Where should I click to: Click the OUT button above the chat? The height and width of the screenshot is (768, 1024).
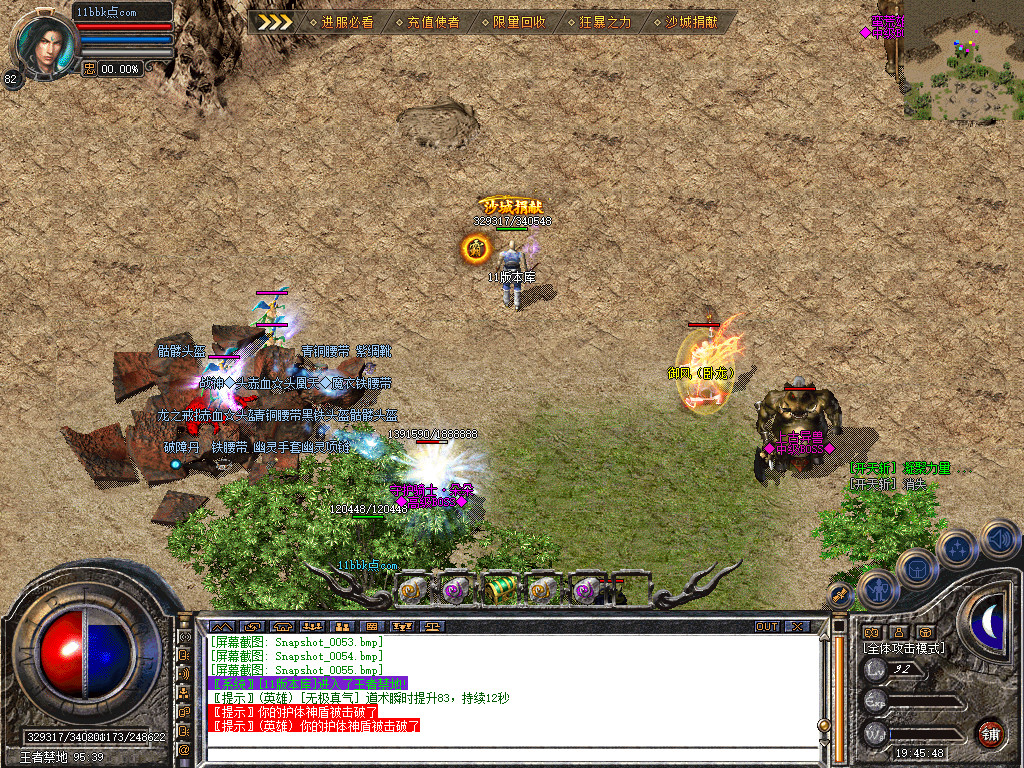point(766,626)
